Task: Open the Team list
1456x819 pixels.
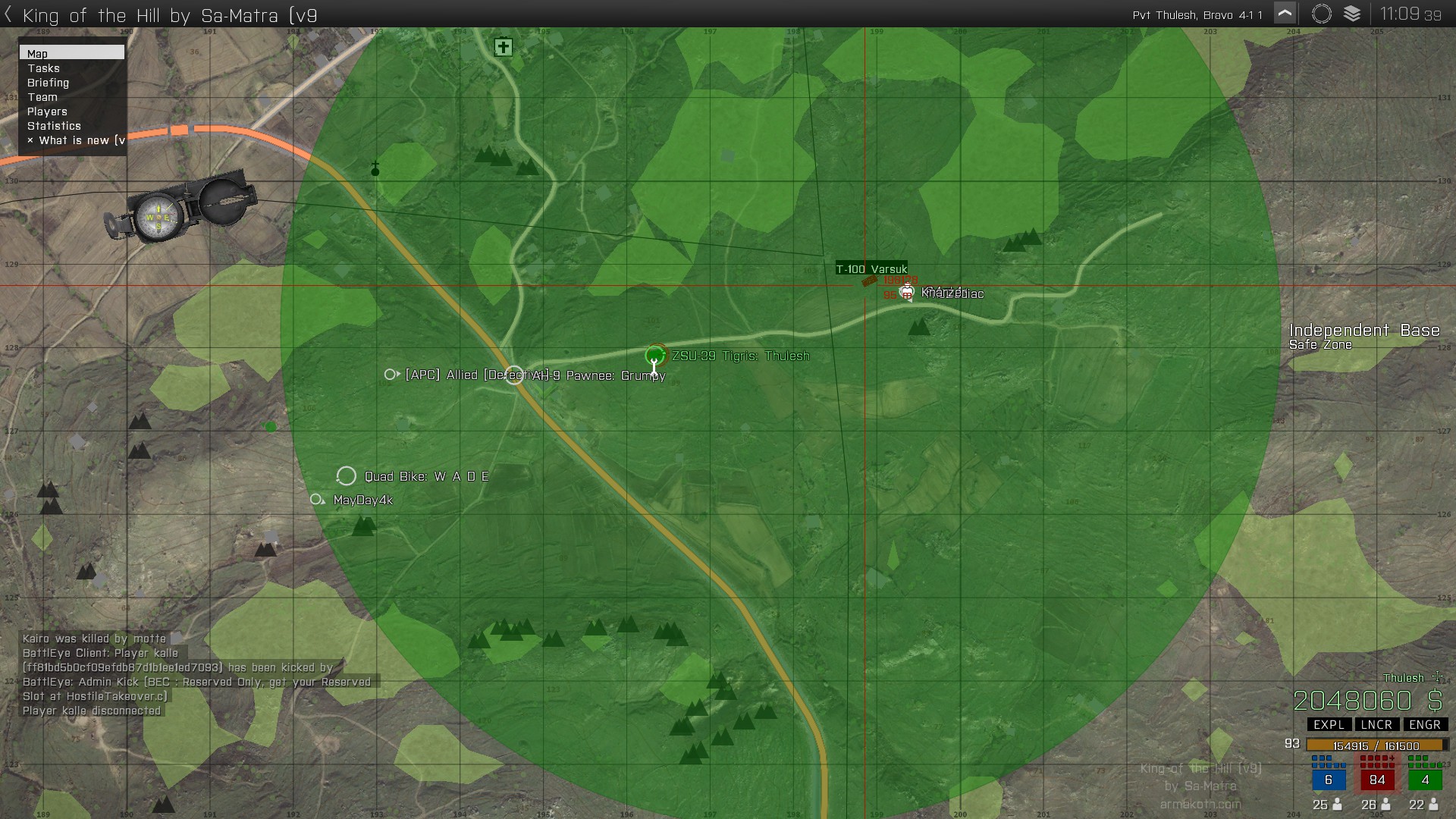Action: [x=42, y=97]
